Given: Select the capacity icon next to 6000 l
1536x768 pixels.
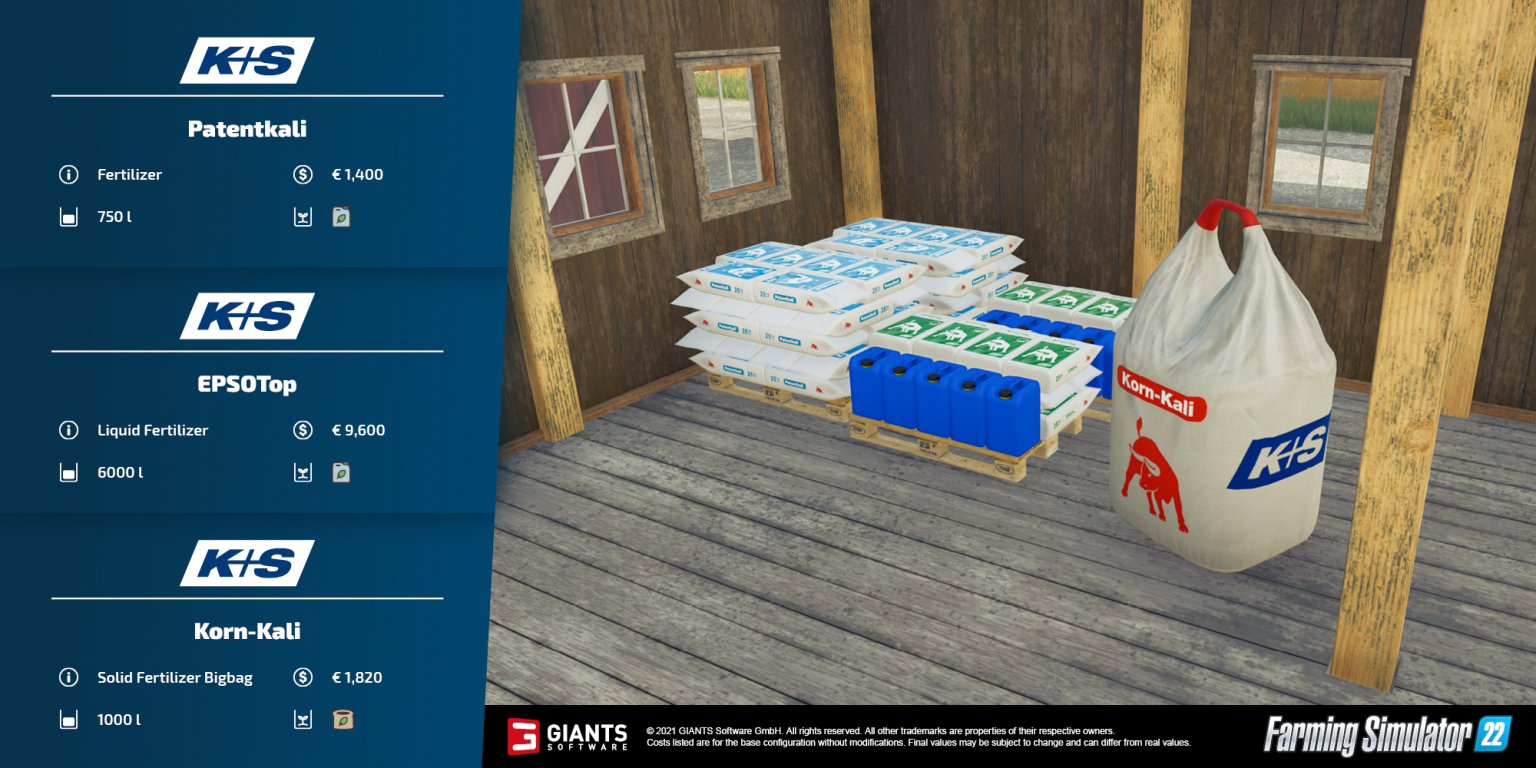Looking at the screenshot, I should point(68,472).
